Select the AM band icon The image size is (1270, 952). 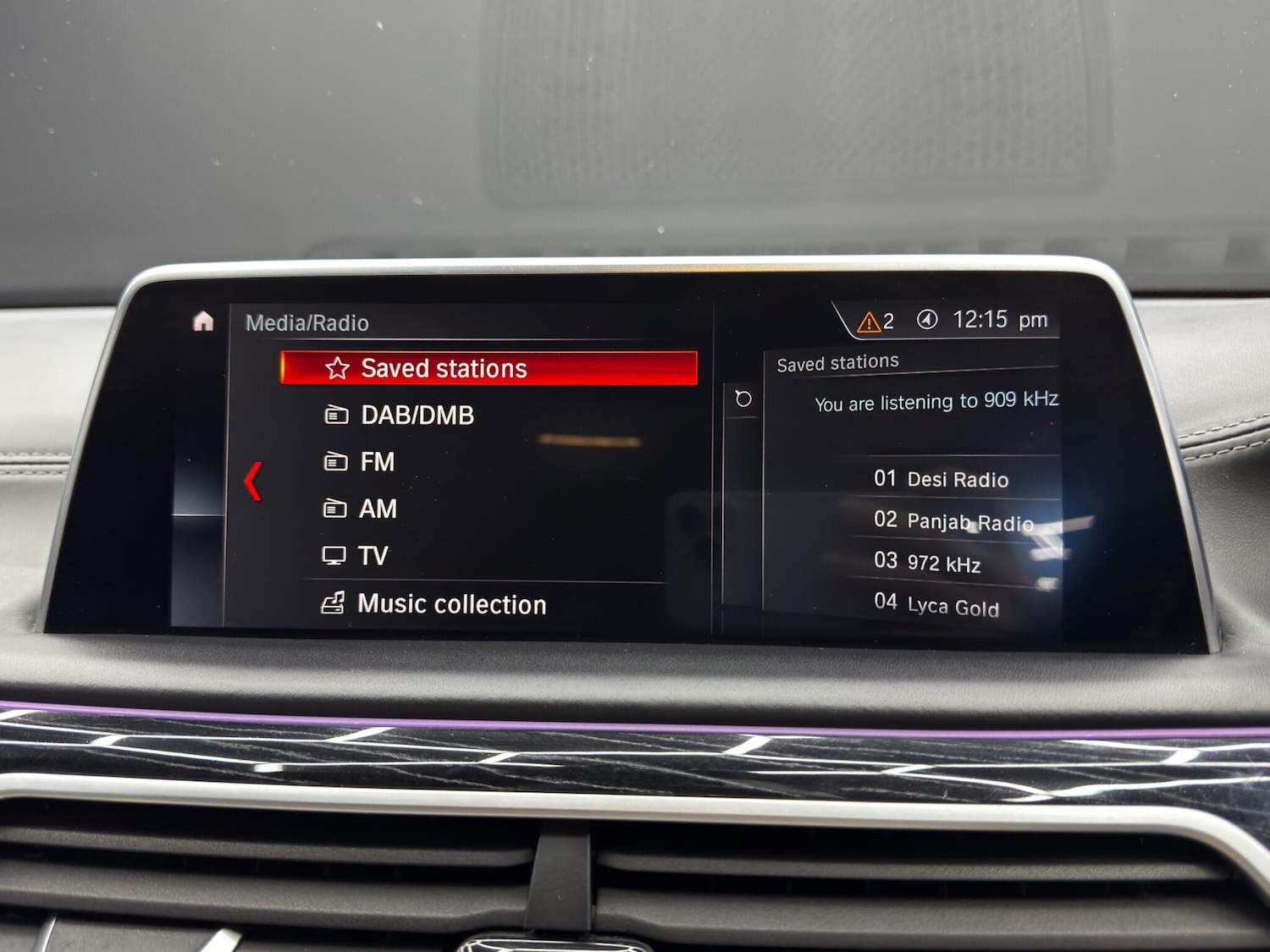[337, 509]
